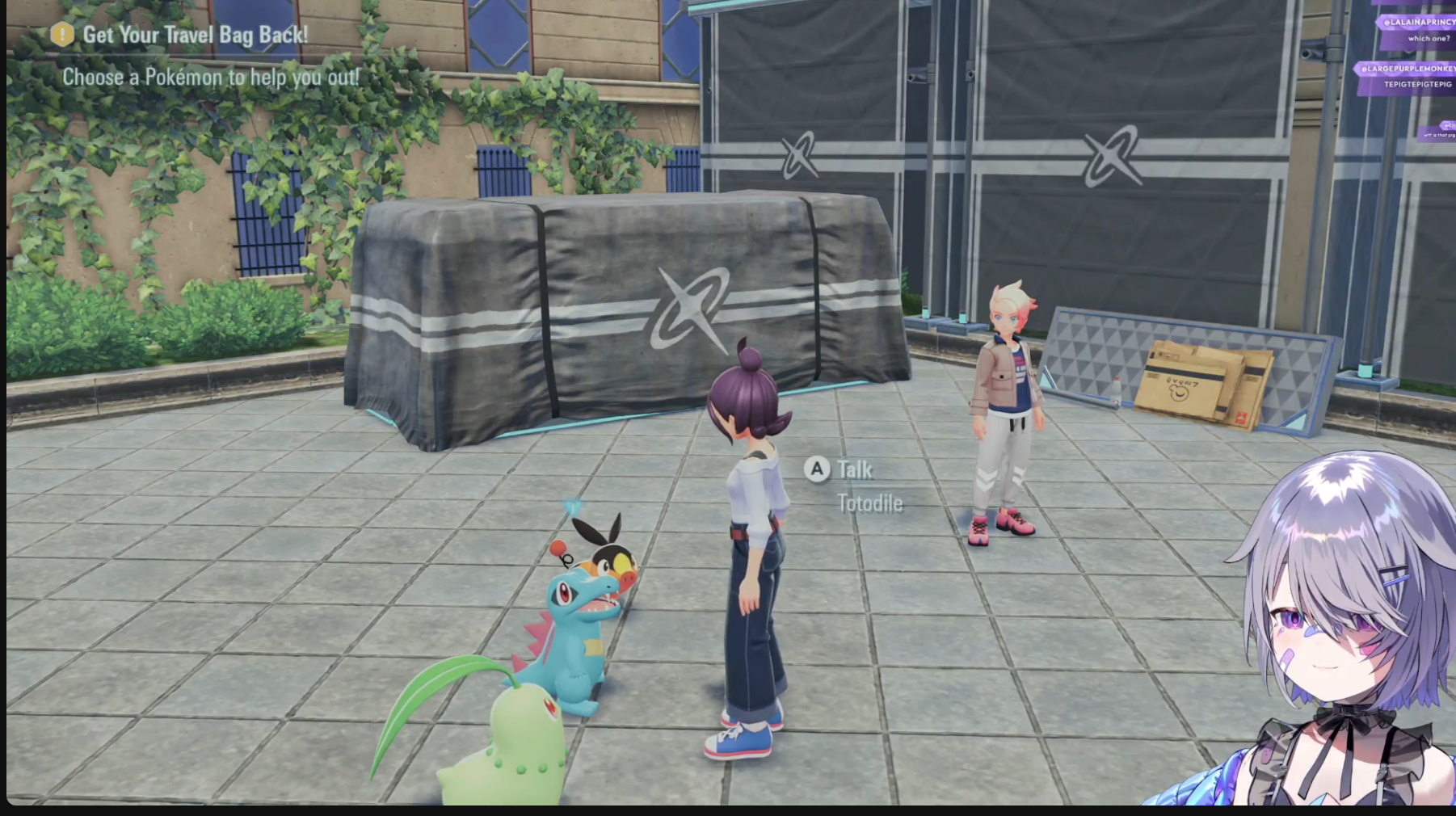Viewport: 1456px width, 816px height.
Task: Open the Get Your Travel Bag Back objective tracker
Action: (194, 35)
